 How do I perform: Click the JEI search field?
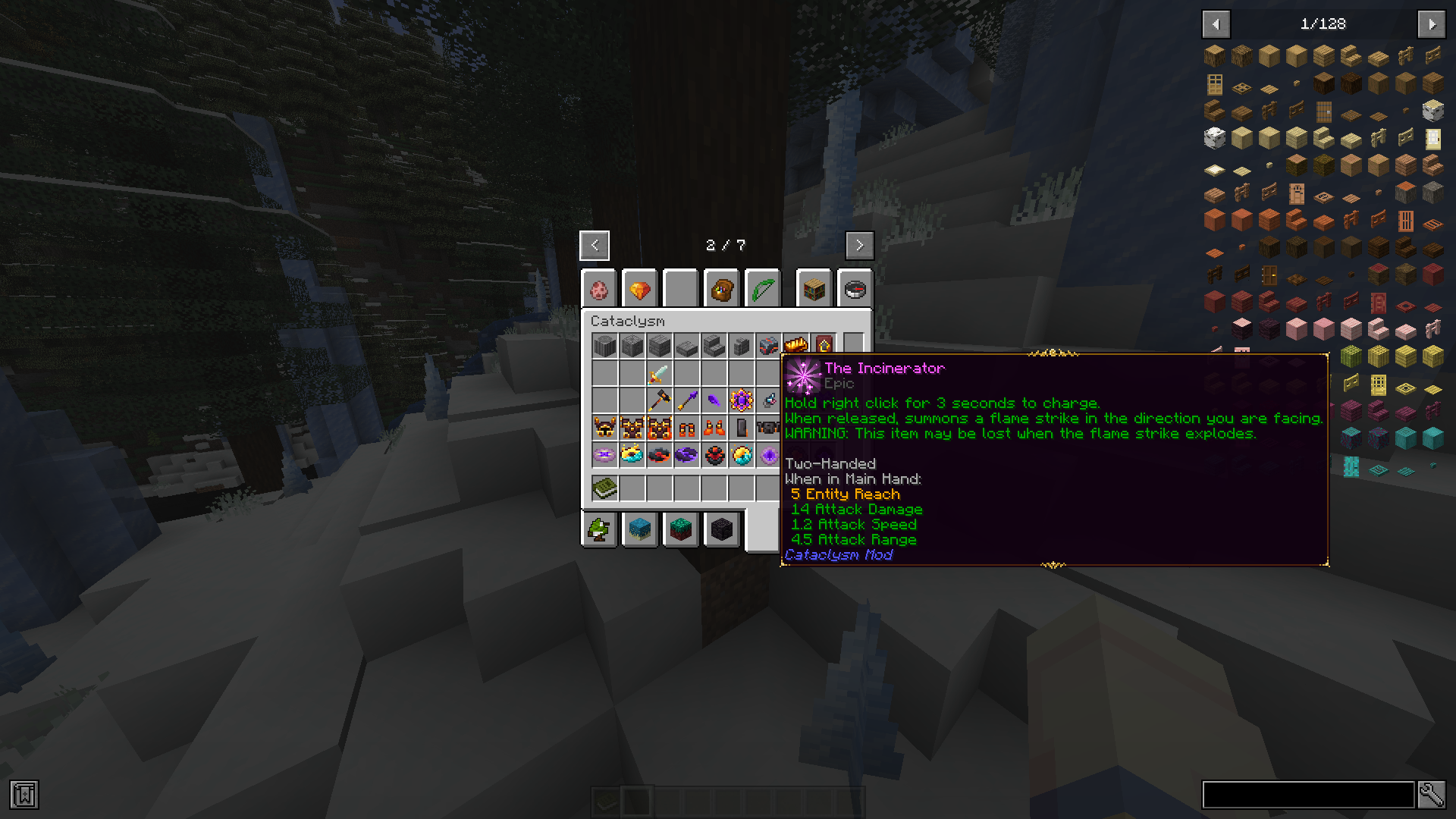point(1308,794)
